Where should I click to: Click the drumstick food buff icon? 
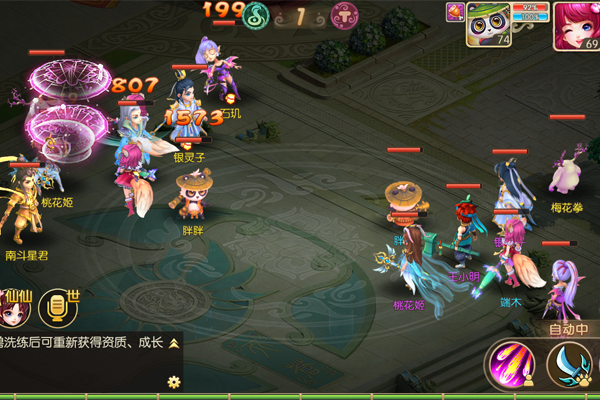point(454,11)
